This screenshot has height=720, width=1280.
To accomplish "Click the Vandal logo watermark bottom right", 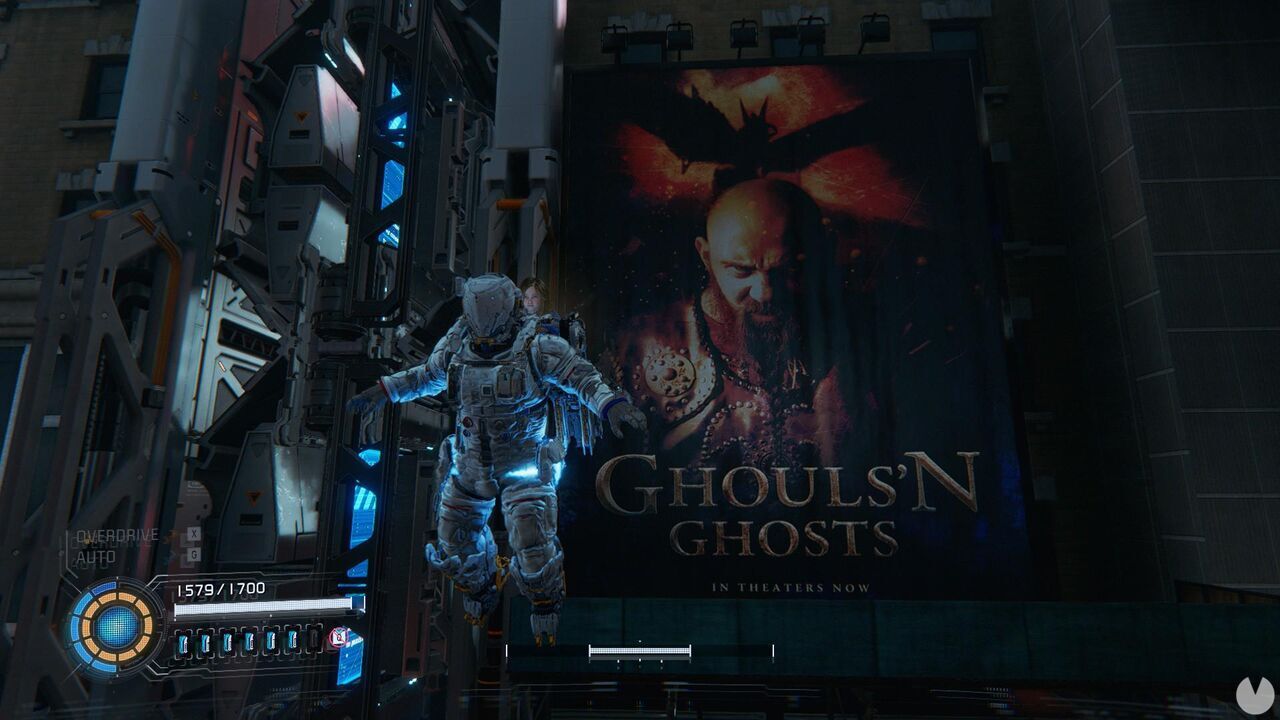I will pyautogui.click(x=1253, y=695).
